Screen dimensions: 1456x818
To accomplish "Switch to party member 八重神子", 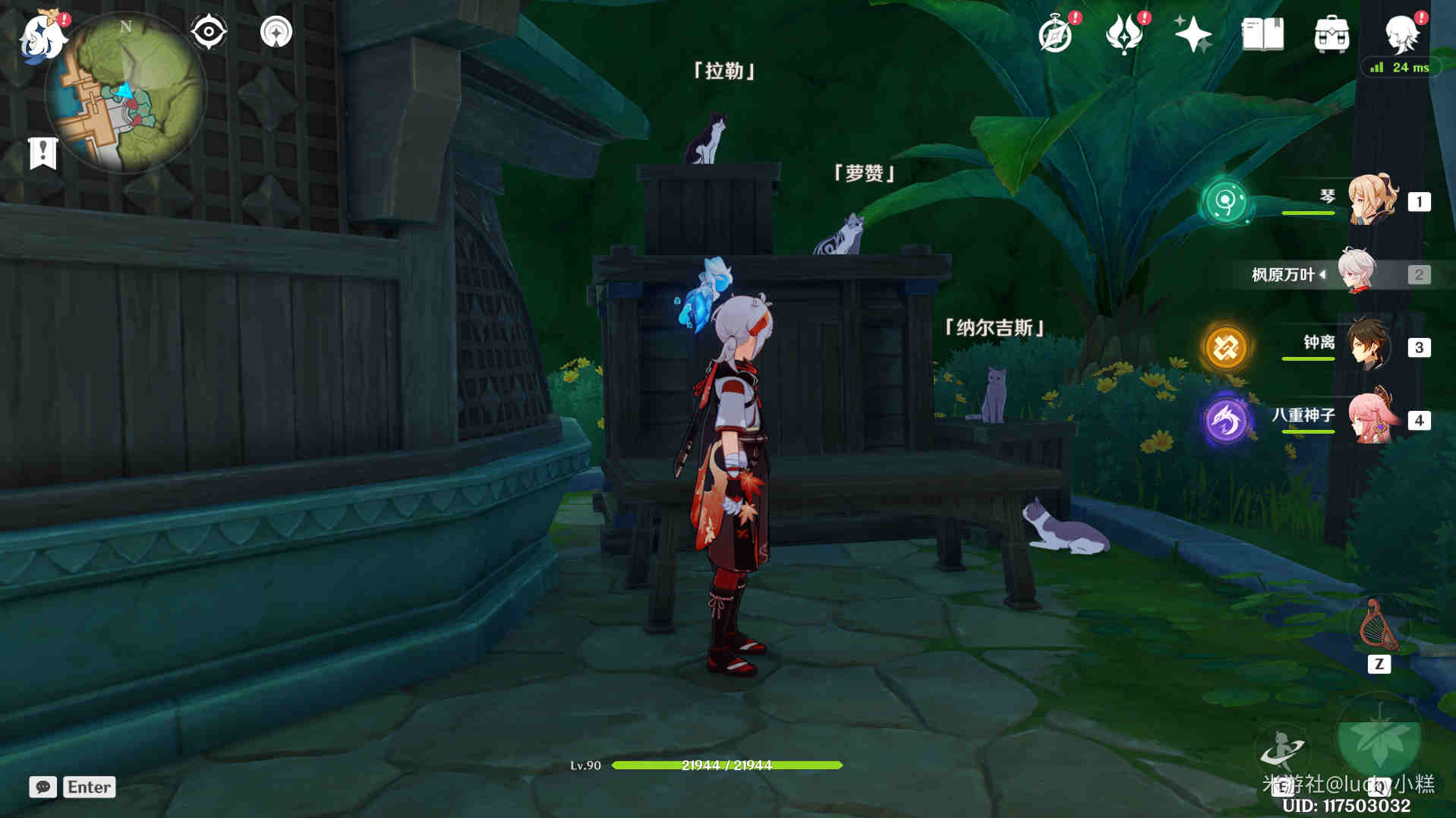I will 1371,419.
